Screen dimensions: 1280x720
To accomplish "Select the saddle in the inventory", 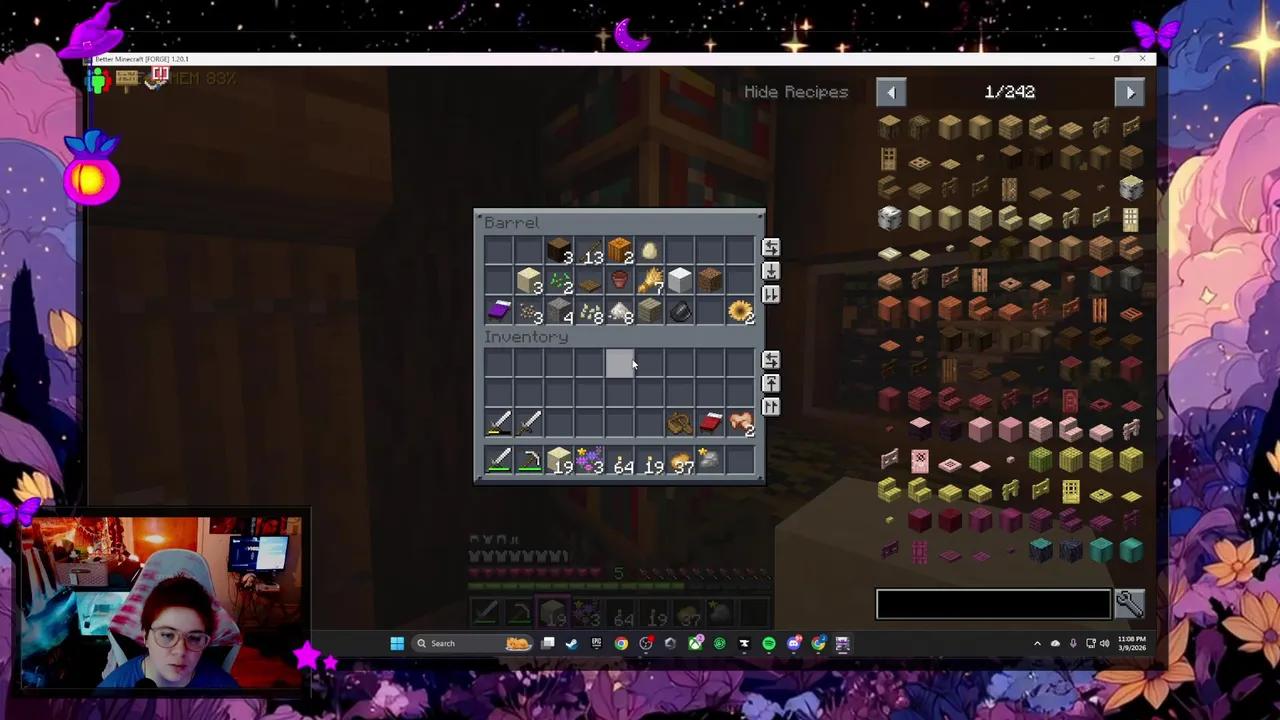I will pos(678,422).
